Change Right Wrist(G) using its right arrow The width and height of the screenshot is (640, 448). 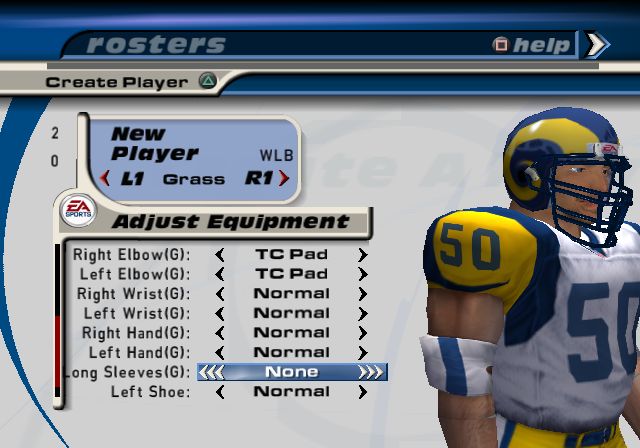pyautogui.click(x=363, y=293)
